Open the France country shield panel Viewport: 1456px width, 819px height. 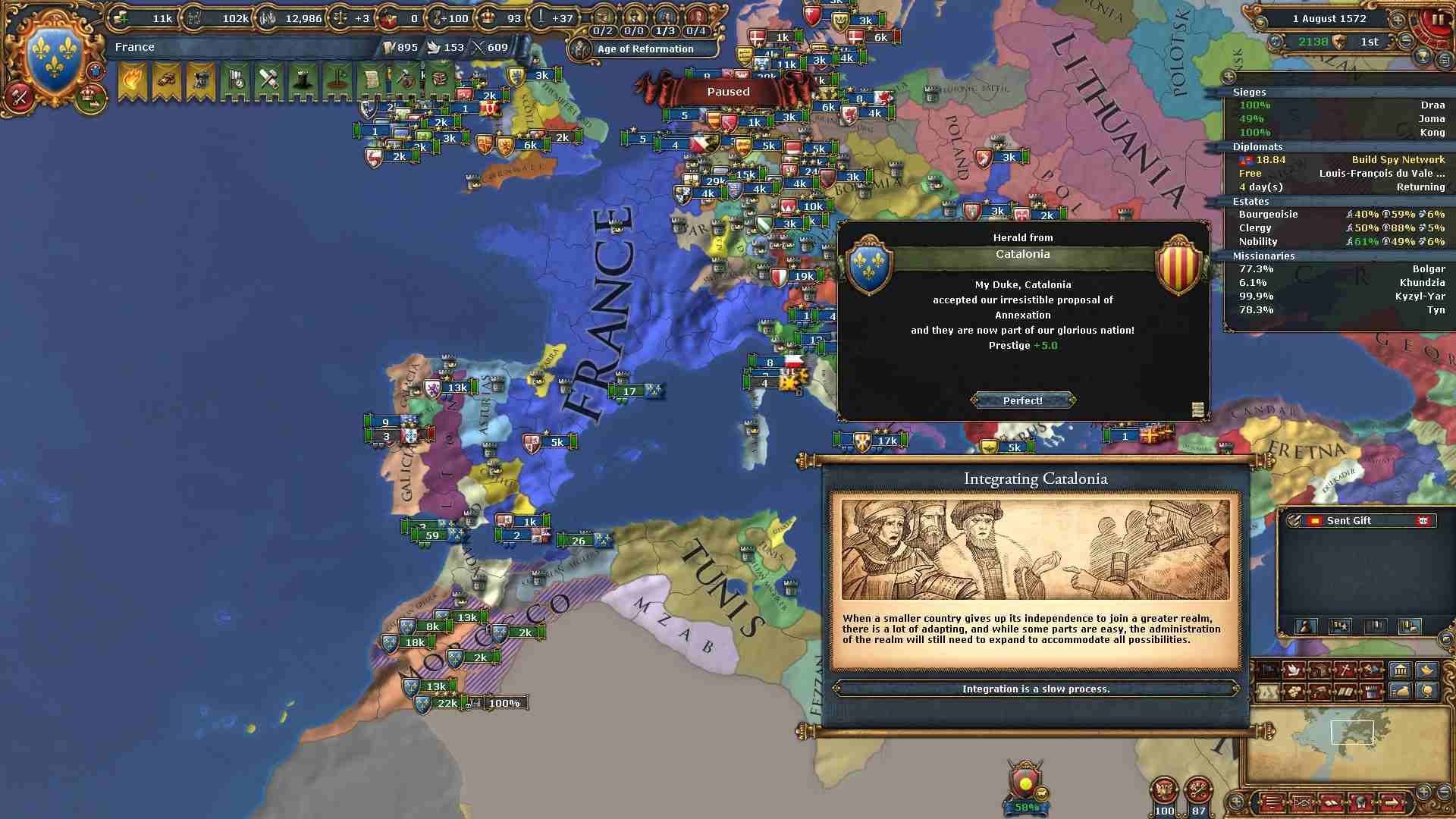(55, 58)
